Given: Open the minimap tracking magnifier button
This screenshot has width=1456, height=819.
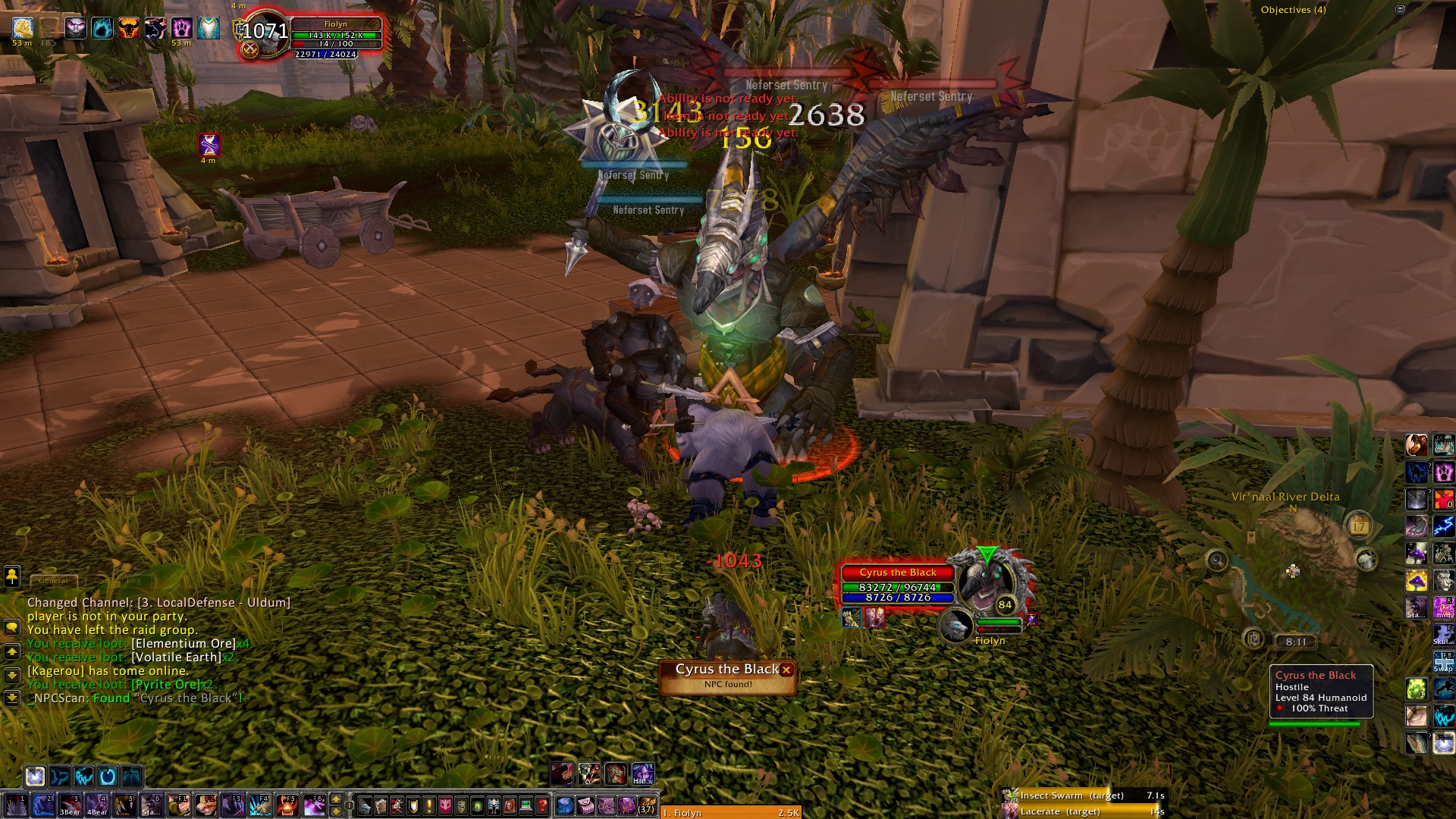Looking at the screenshot, I should coord(1217,560).
